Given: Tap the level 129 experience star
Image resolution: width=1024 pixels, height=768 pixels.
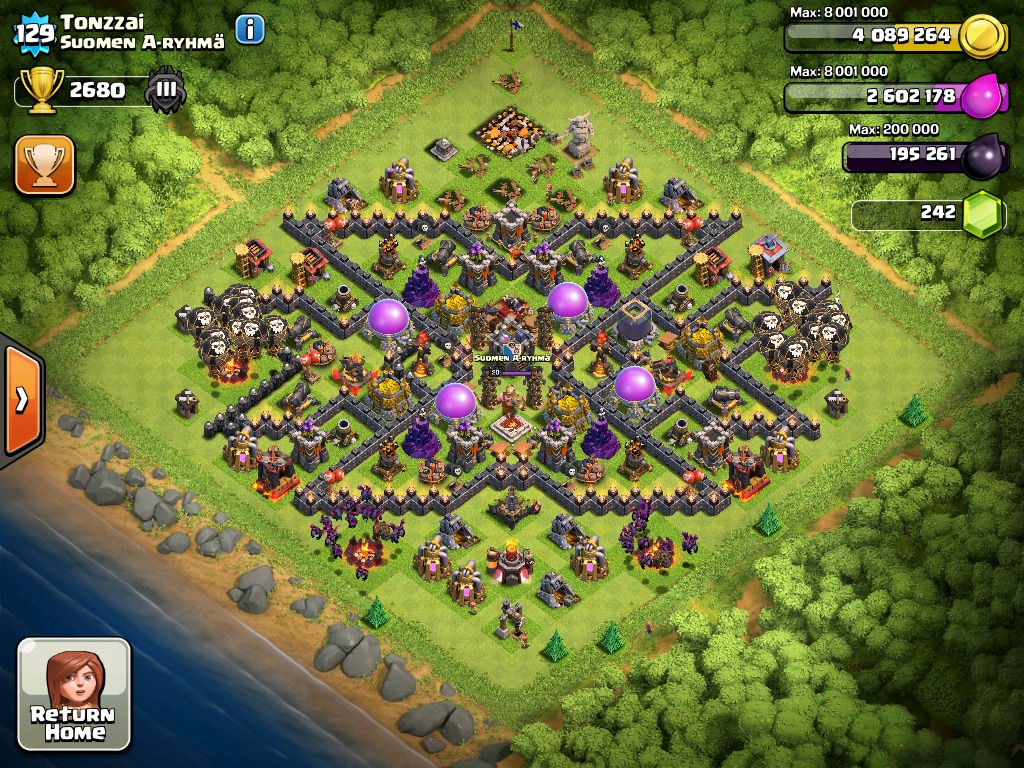Looking at the screenshot, I should click(34, 33).
